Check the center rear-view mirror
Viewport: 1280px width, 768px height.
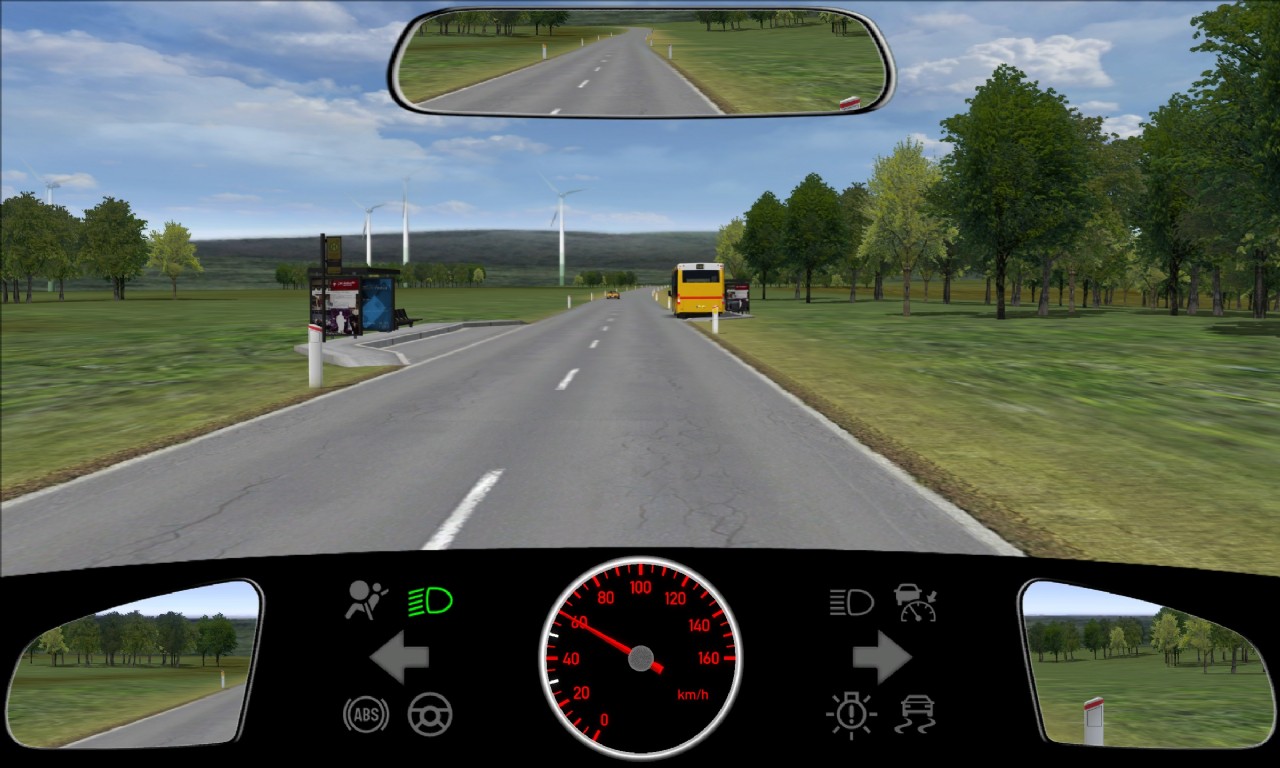pos(641,62)
